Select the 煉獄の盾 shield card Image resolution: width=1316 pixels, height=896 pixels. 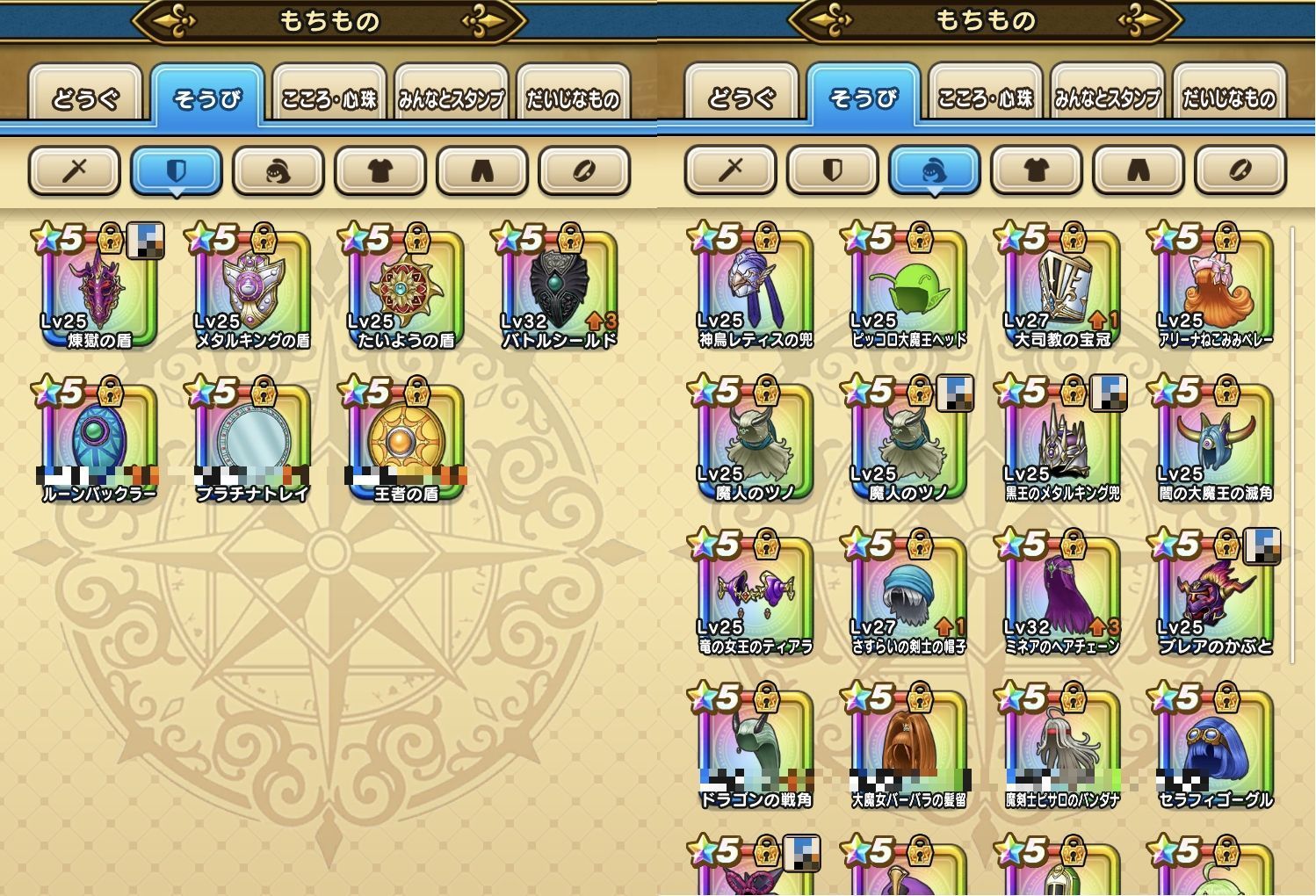[98, 290]
